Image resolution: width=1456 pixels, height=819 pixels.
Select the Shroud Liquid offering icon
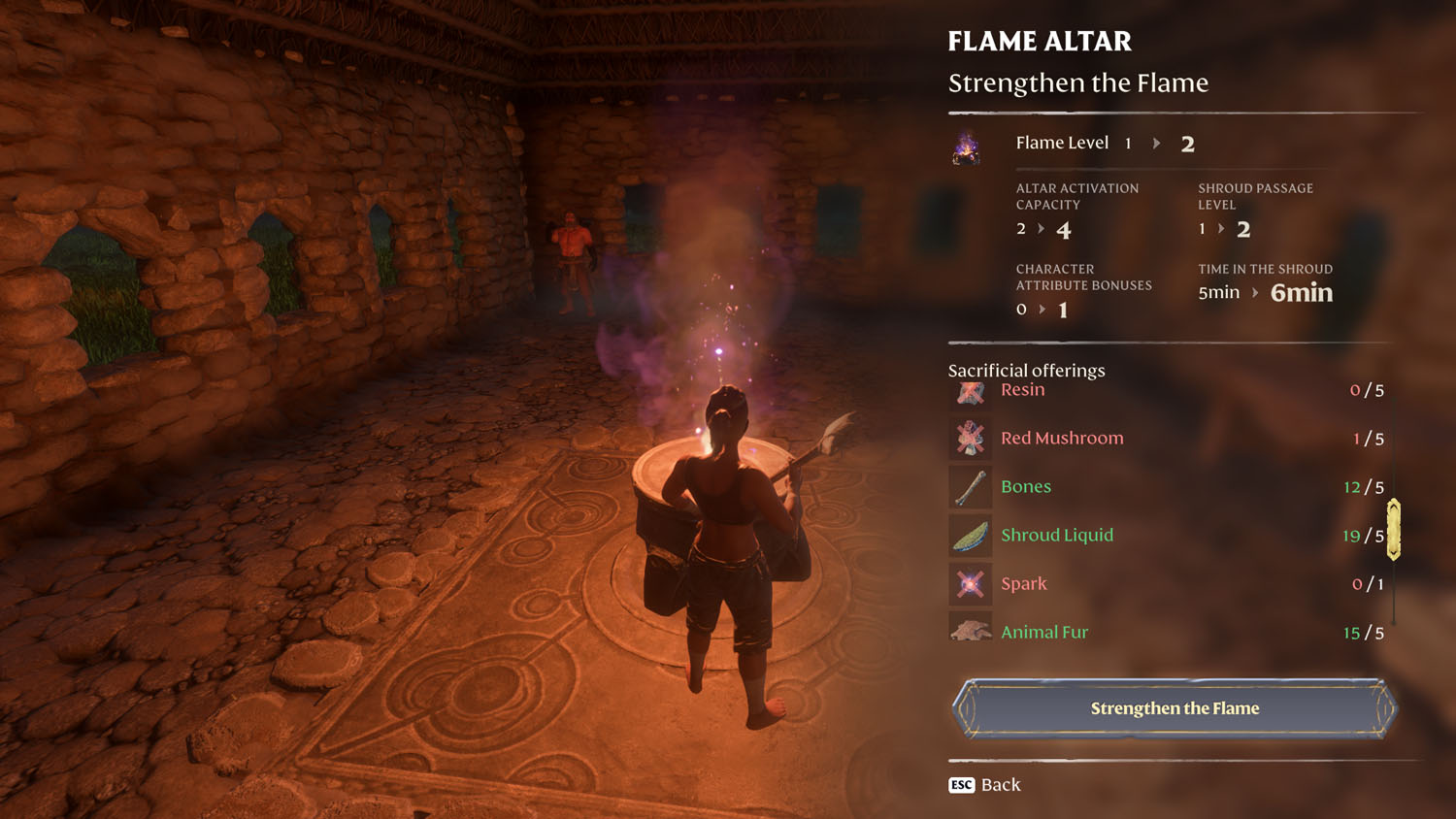(x=969, y=535)
